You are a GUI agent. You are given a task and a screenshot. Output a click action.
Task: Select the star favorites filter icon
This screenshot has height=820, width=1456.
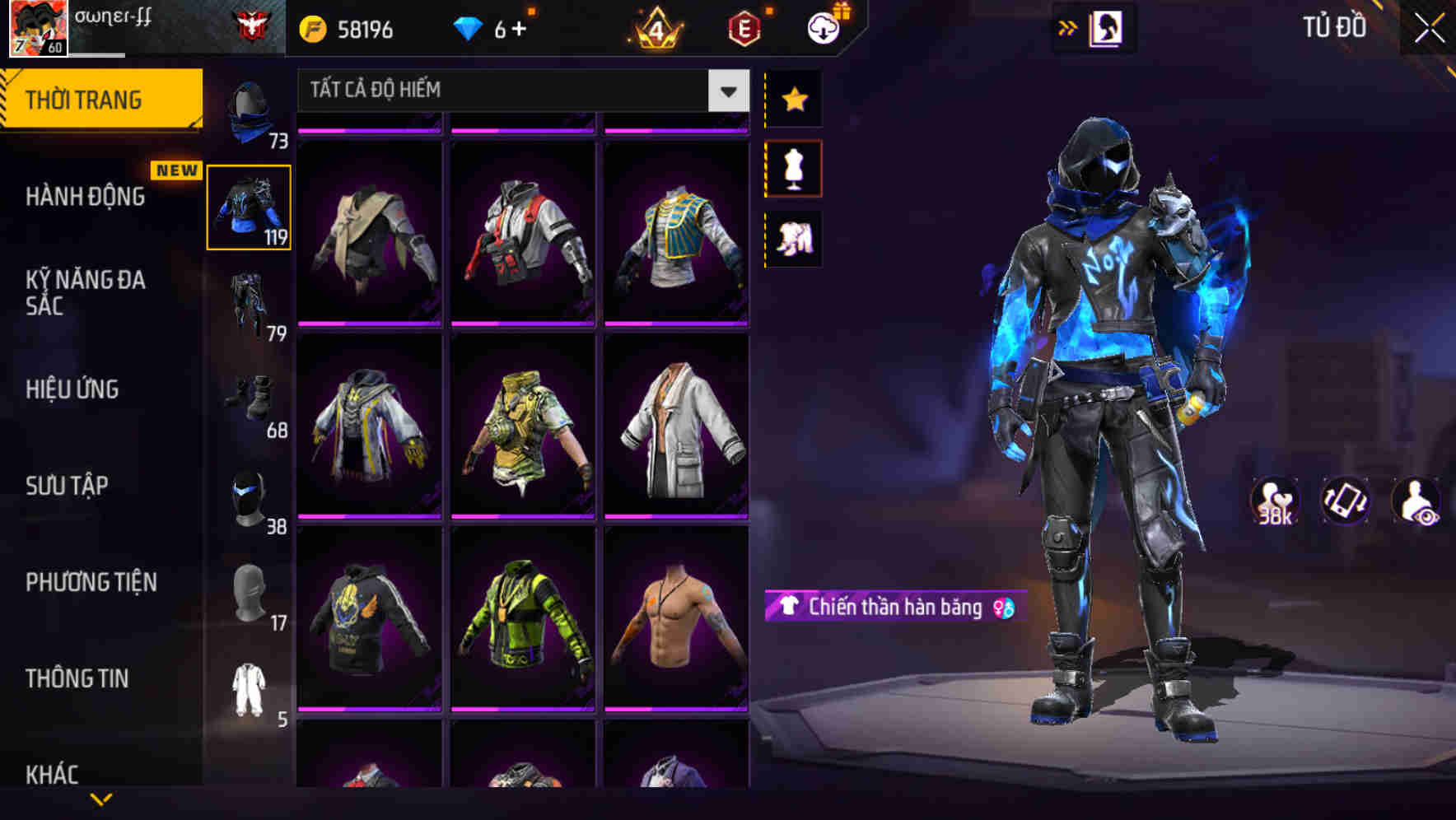pyautogui.click(x=793, y=99)
